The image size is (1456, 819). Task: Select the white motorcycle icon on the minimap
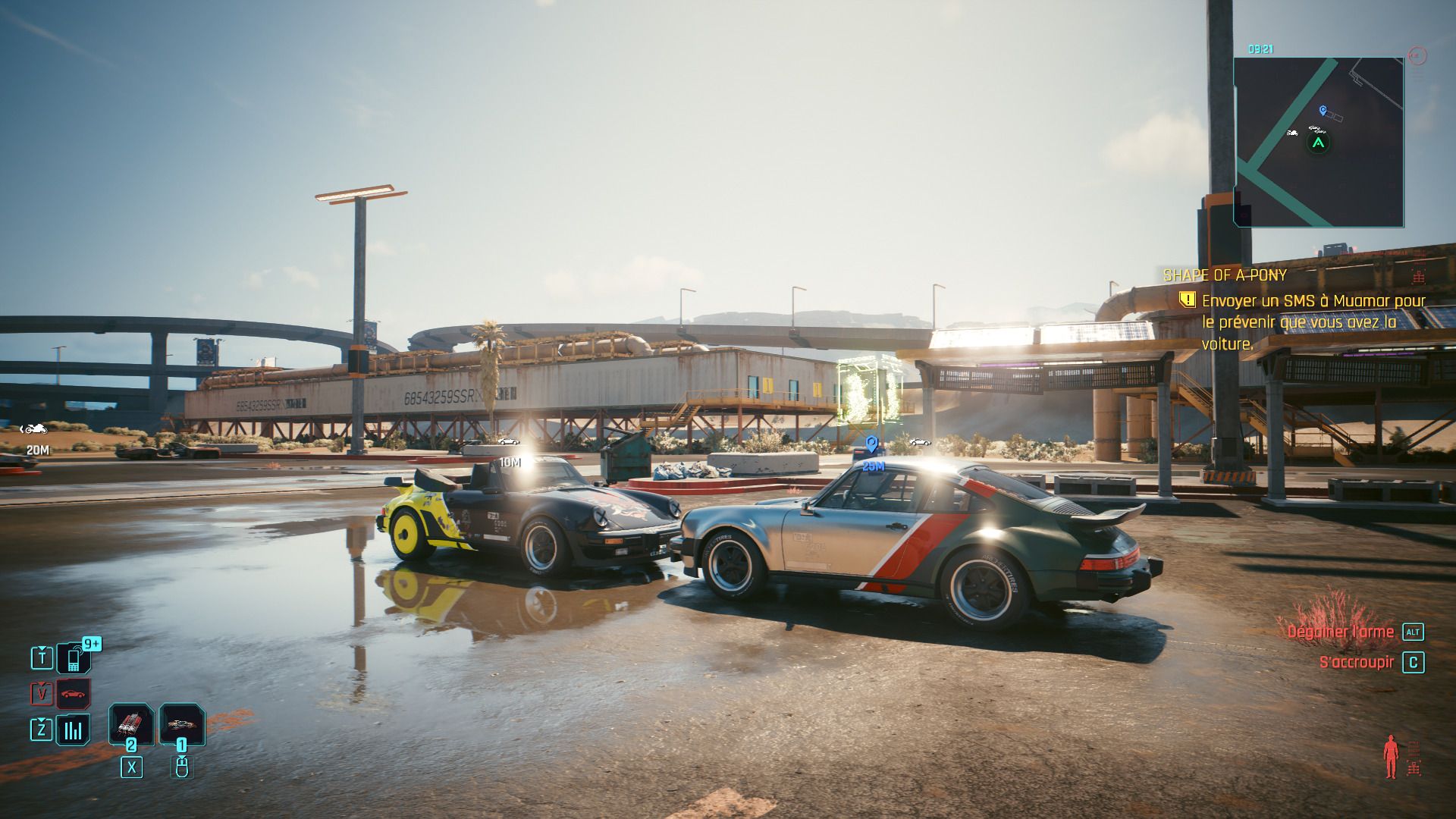point(1292,133)
